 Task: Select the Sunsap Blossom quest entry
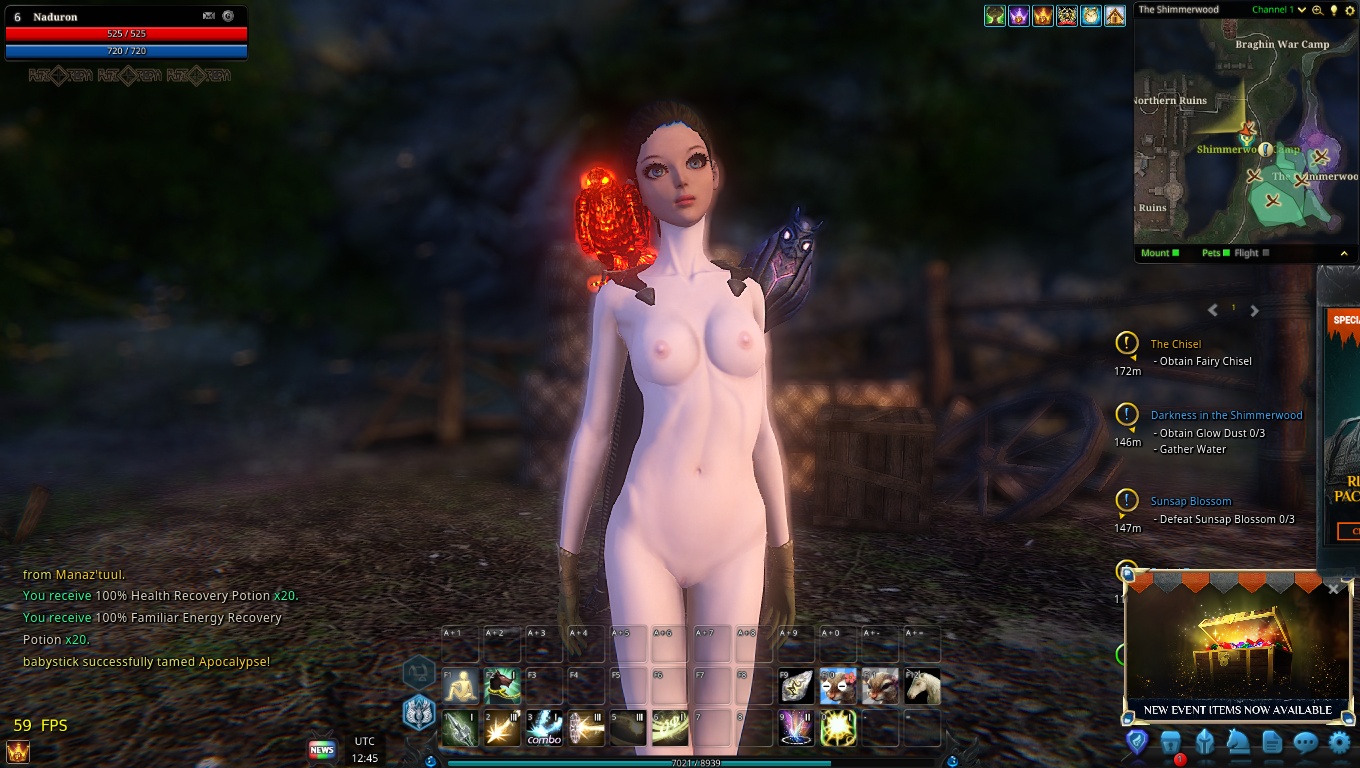tap(1191, 501)
